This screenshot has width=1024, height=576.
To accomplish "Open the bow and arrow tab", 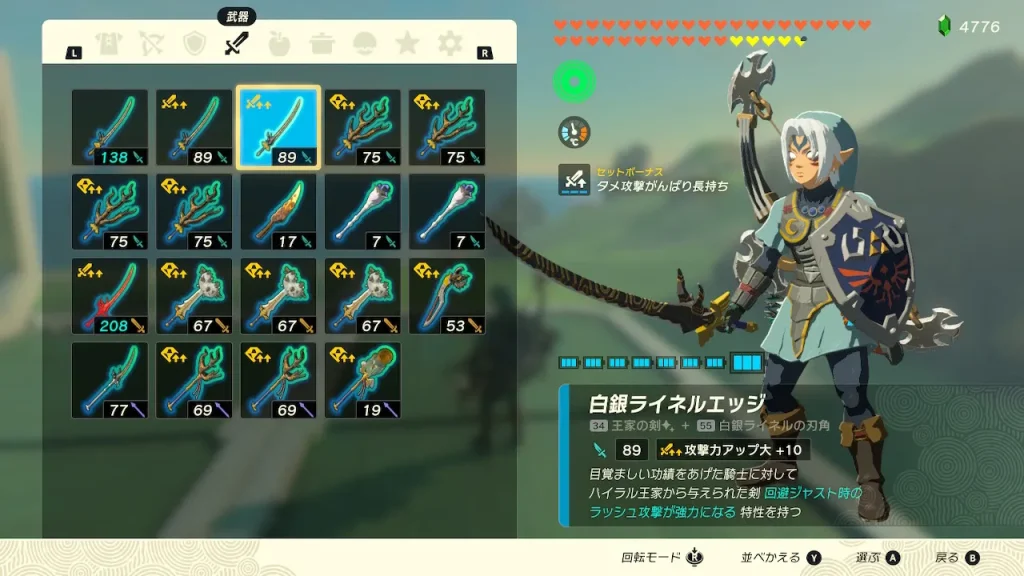I will (151, 44).
